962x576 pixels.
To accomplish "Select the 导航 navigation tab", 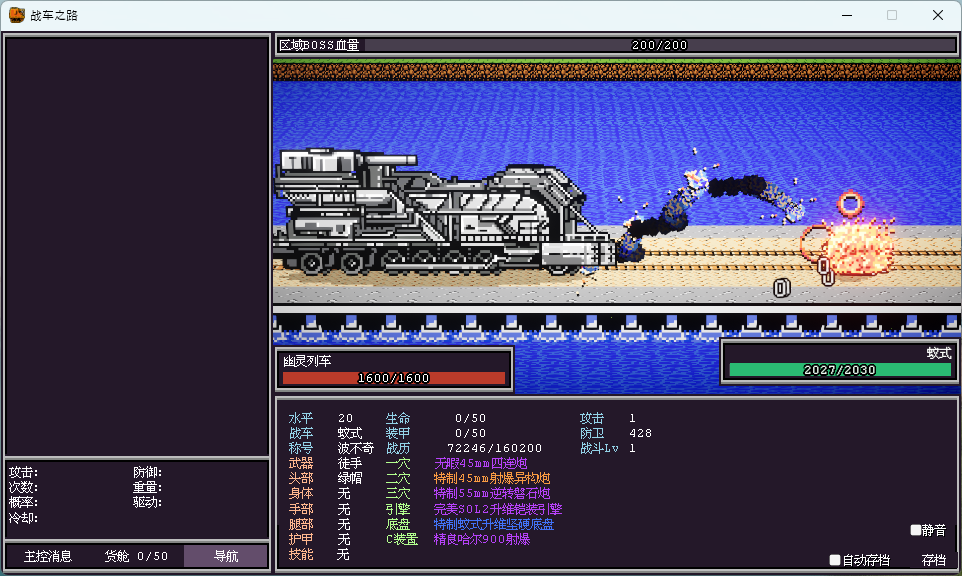I will [225, 556].
